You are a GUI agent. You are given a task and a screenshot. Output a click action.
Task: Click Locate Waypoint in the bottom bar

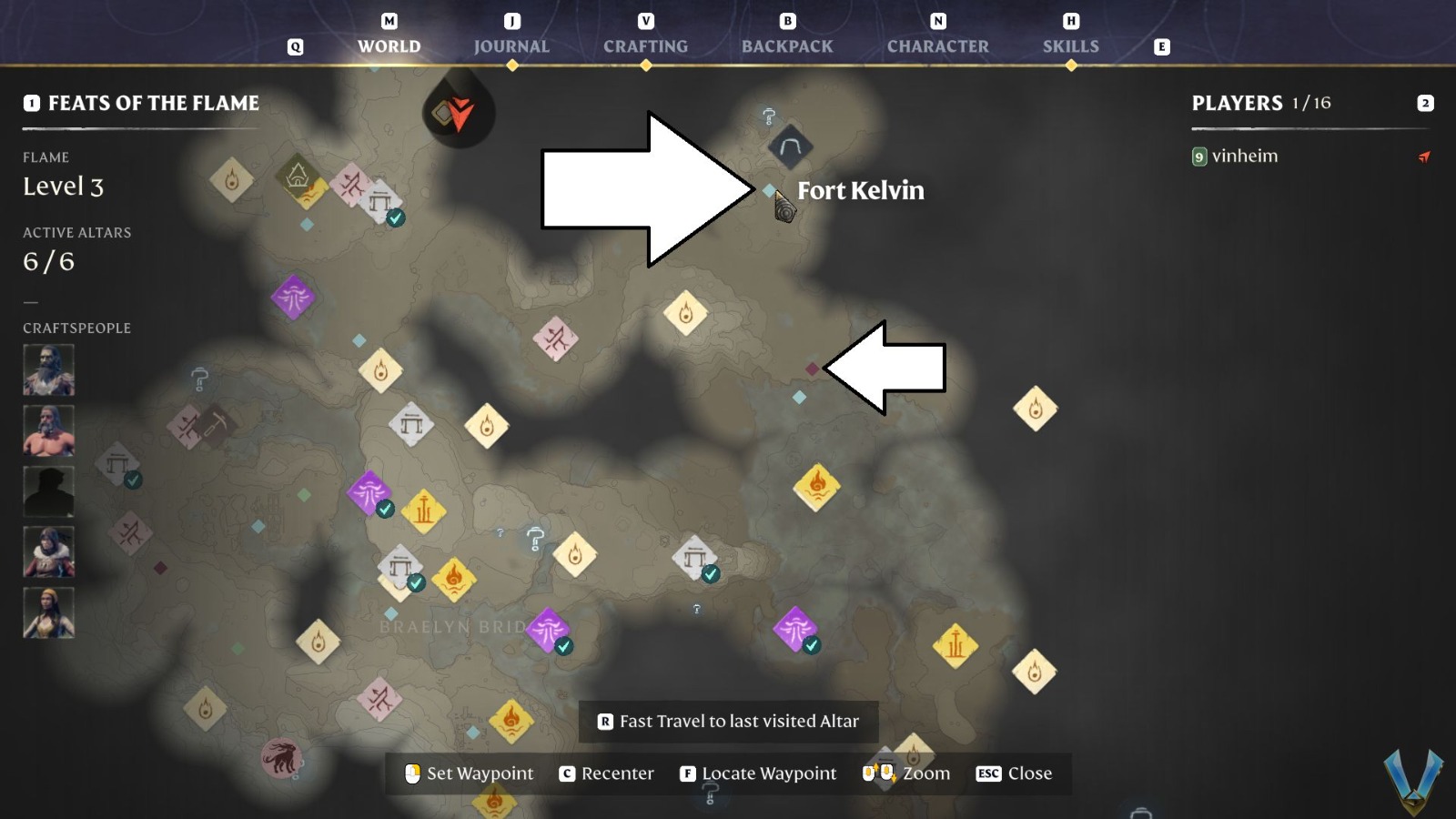pos(769,773)
